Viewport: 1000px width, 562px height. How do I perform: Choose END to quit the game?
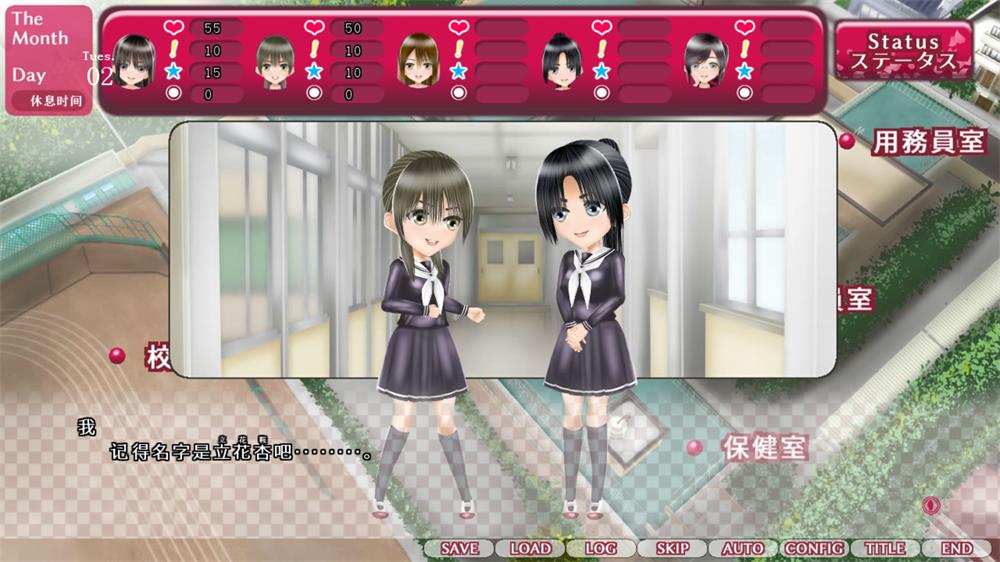tap(957, 548)
